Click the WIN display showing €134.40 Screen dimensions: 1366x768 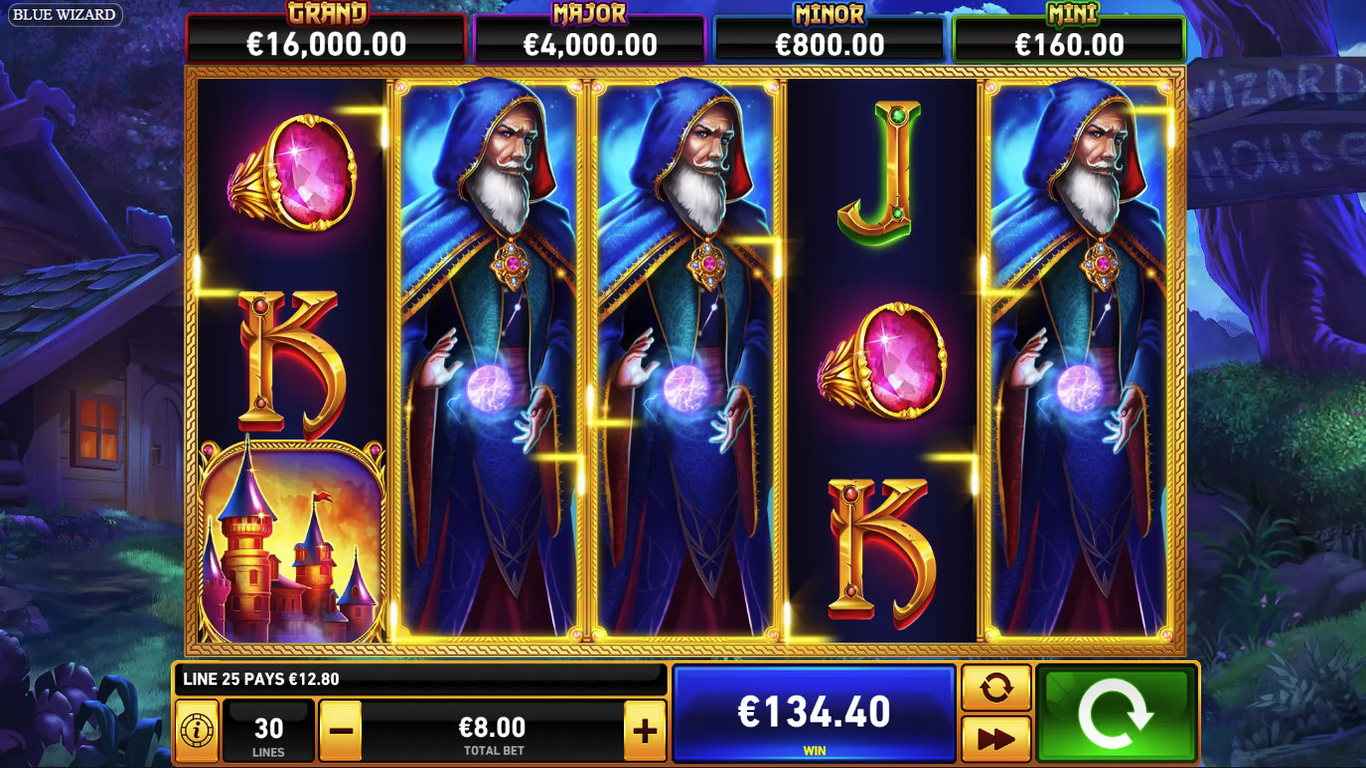click(815, 715)
